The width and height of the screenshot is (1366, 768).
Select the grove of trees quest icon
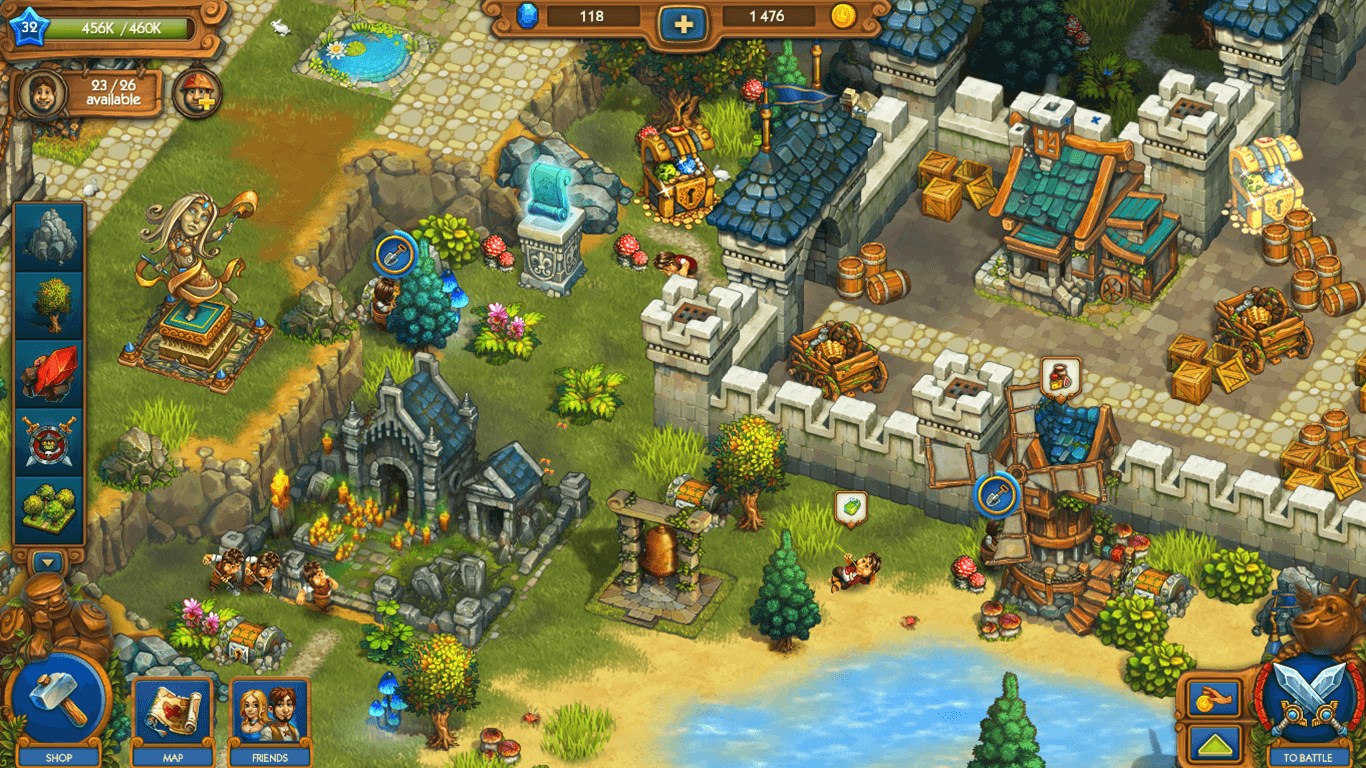[x=49, y=508]
